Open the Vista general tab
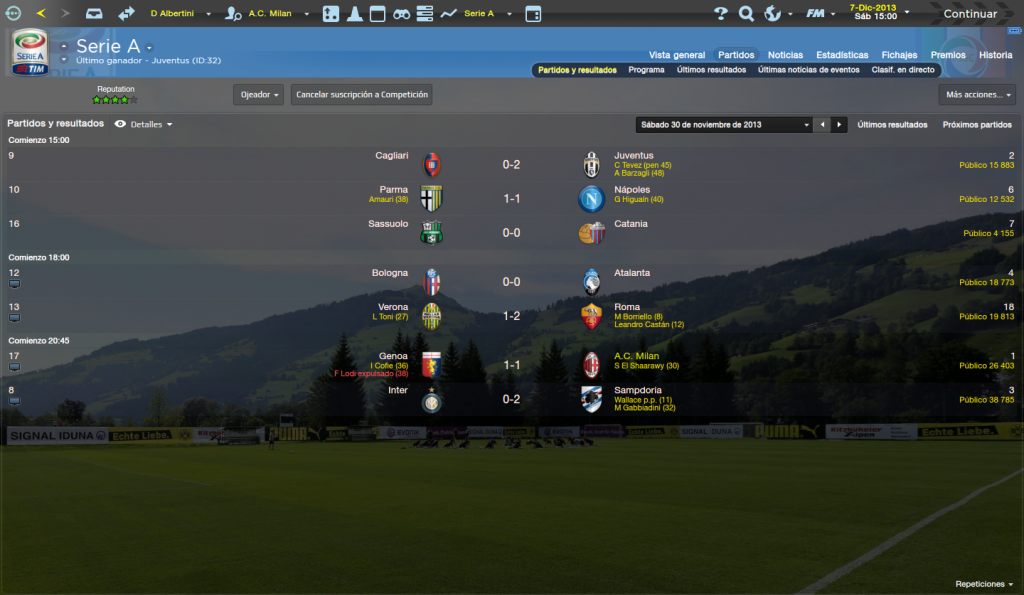Screen dimensions: 1024x595 (677, 55)
